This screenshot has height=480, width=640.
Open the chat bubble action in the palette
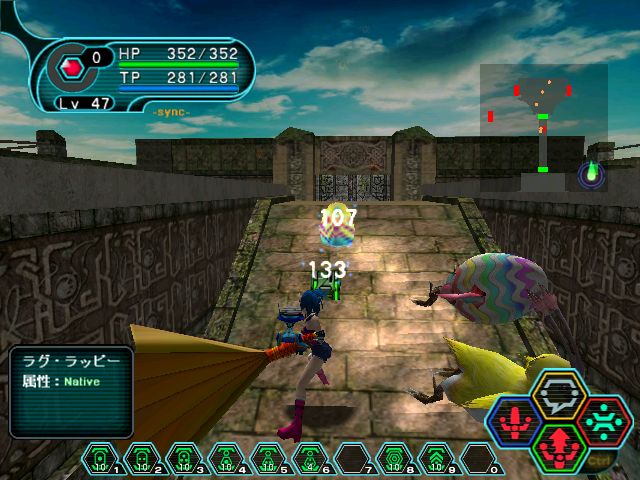tap(552, 394)
